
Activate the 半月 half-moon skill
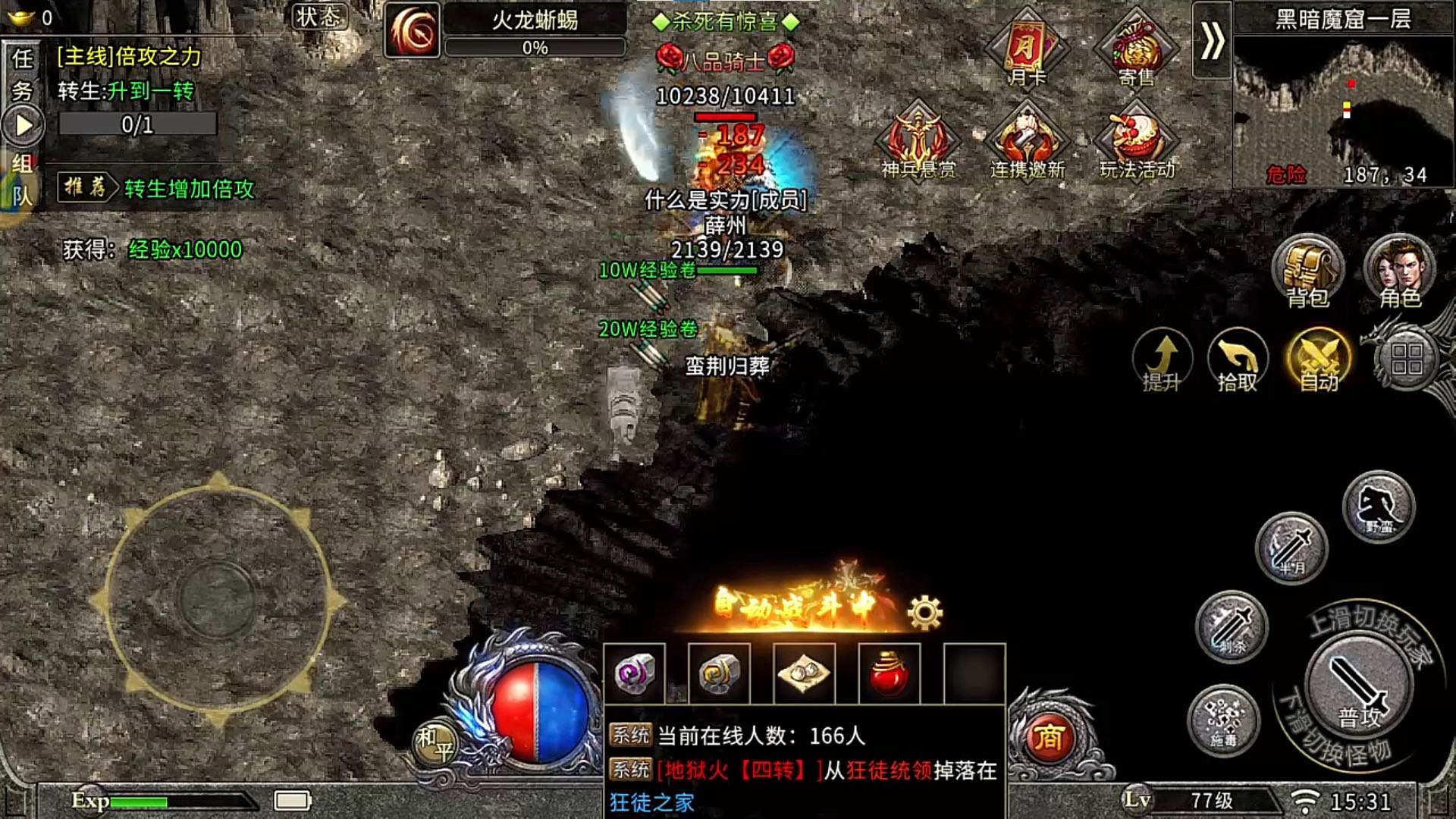(x=1291, y=548)
